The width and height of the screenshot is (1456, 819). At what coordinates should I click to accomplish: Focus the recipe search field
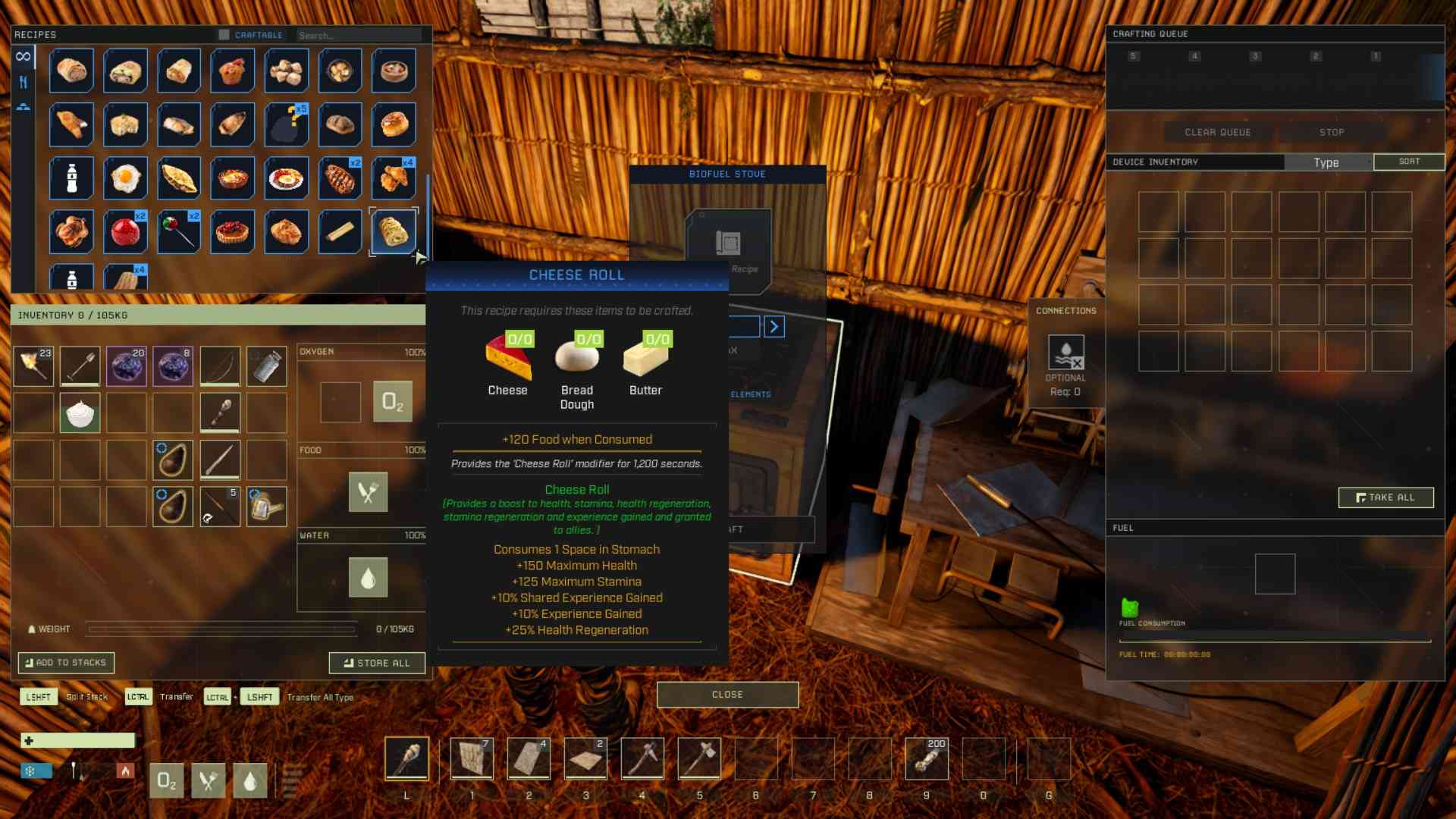point(358,35)
